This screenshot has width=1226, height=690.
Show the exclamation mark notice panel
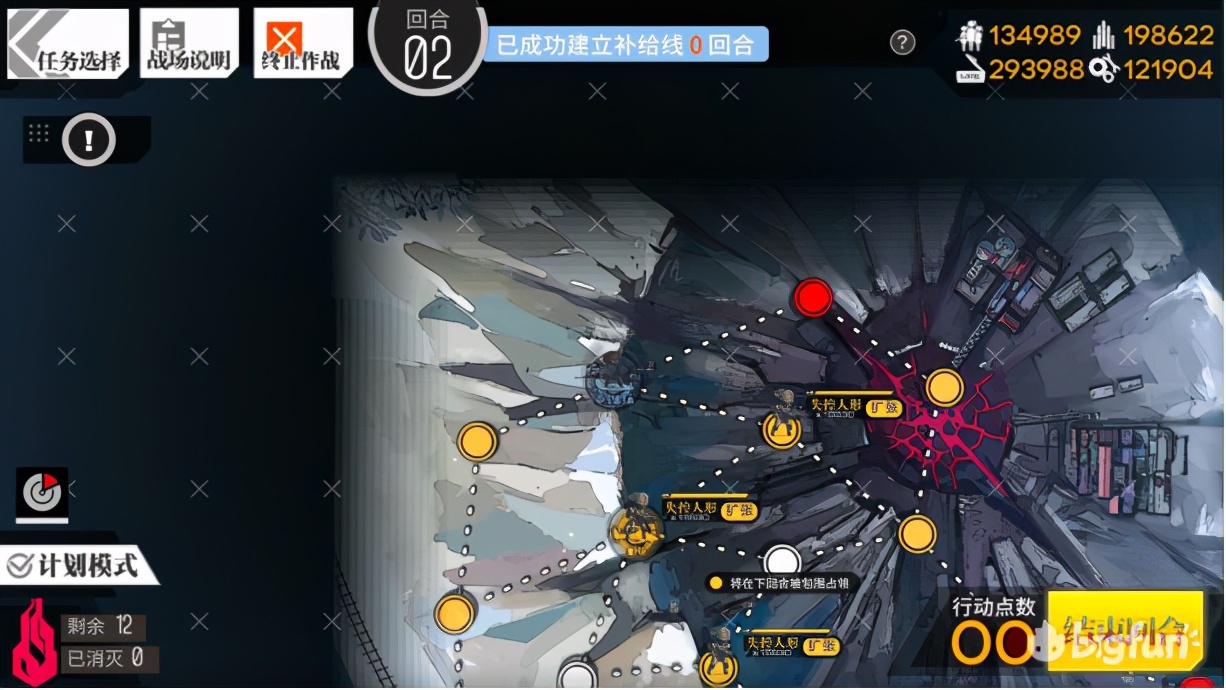tap(89, 140)
